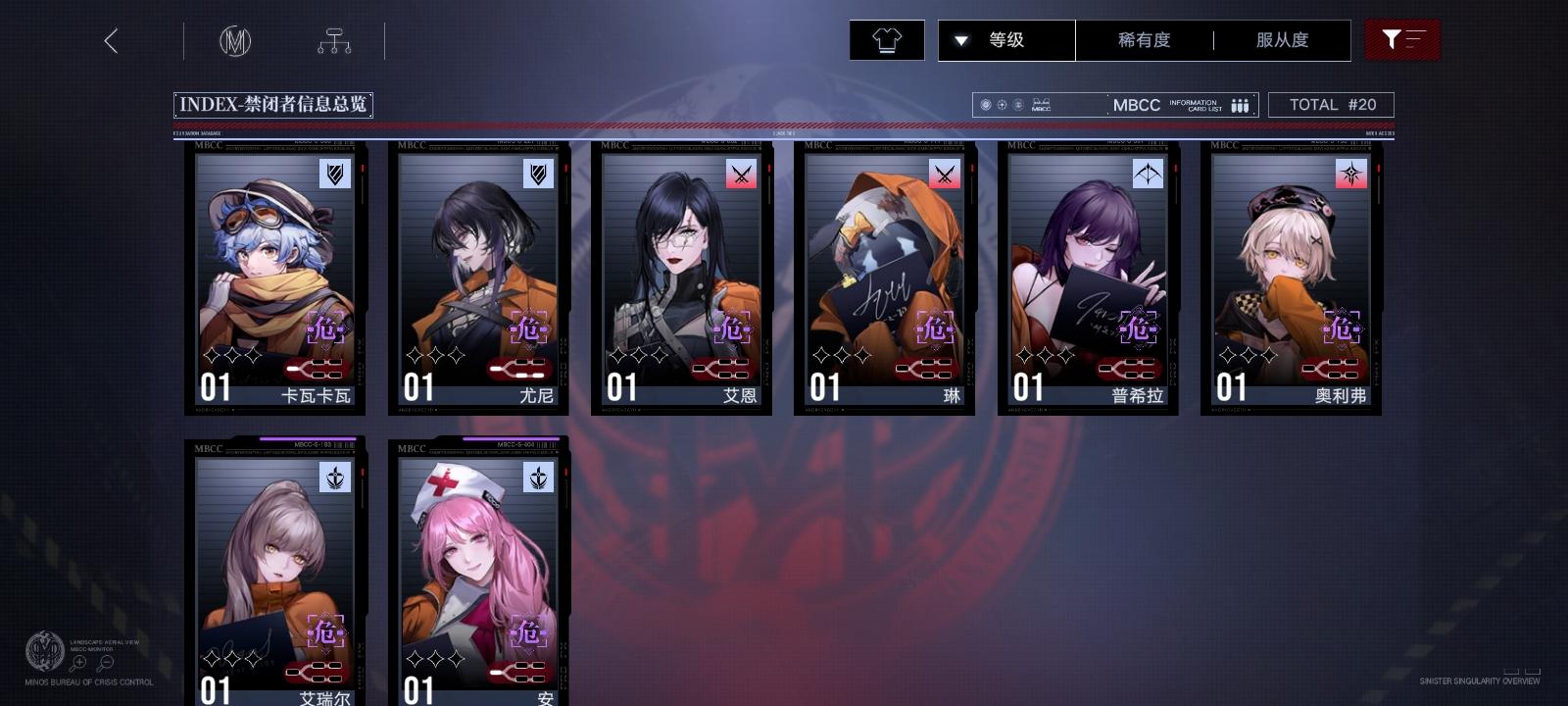The height and width of the screenshot is (706, 1568).
Task: Click the star class icon on 奥利弗's card
Action: coord(1350,174)
